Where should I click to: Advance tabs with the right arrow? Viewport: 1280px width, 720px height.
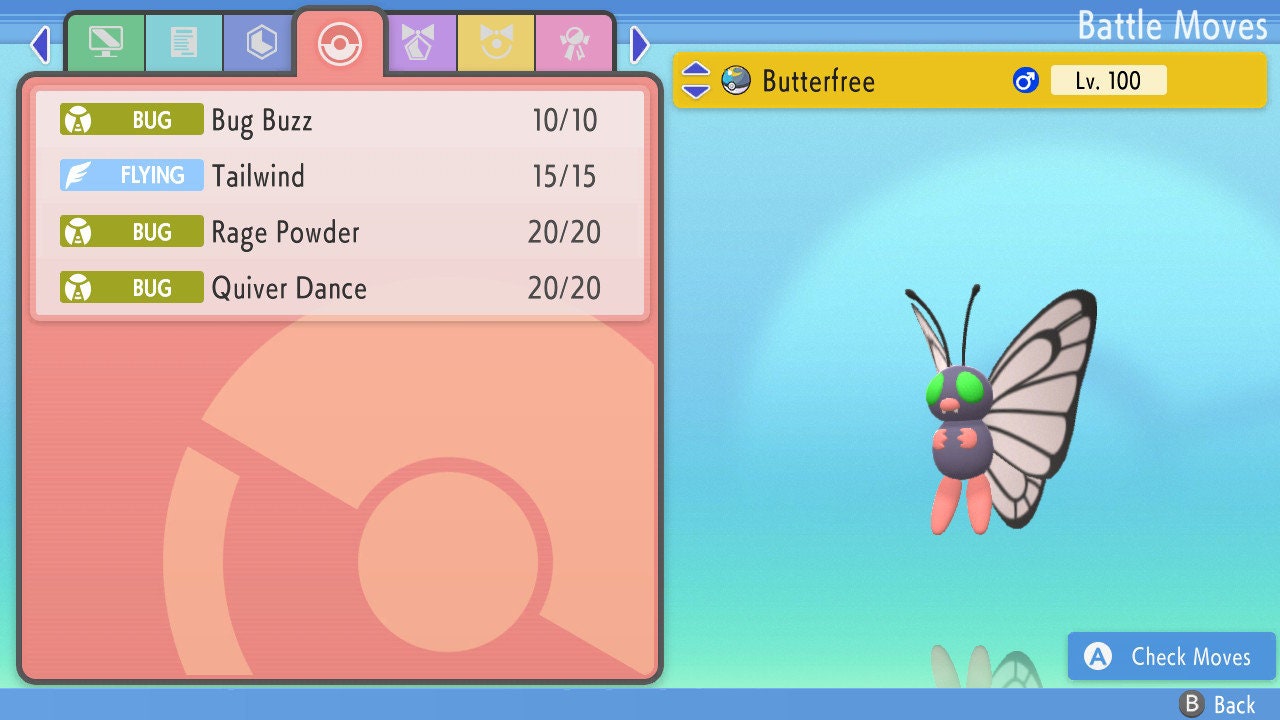[x=640, y=44]
